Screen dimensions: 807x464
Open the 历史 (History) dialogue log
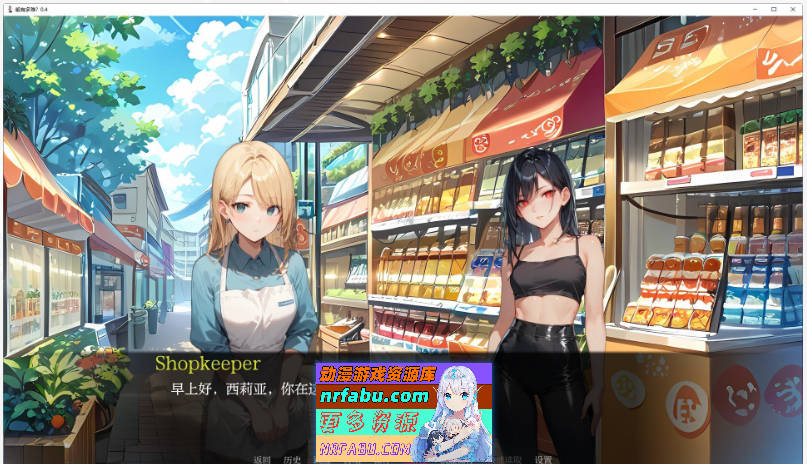pos(291,459)
